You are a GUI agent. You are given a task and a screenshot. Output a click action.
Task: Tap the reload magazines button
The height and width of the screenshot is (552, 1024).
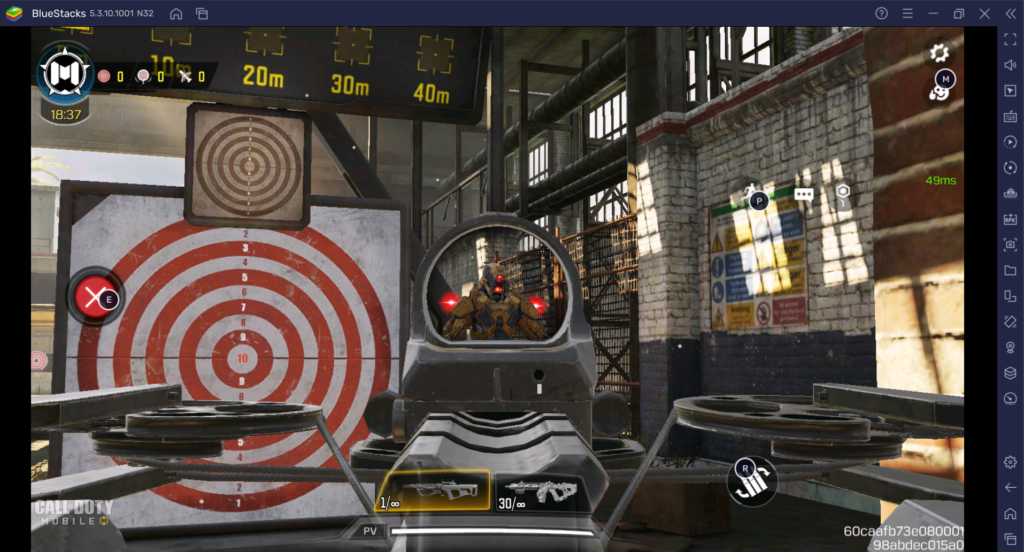tap(752, 481)
